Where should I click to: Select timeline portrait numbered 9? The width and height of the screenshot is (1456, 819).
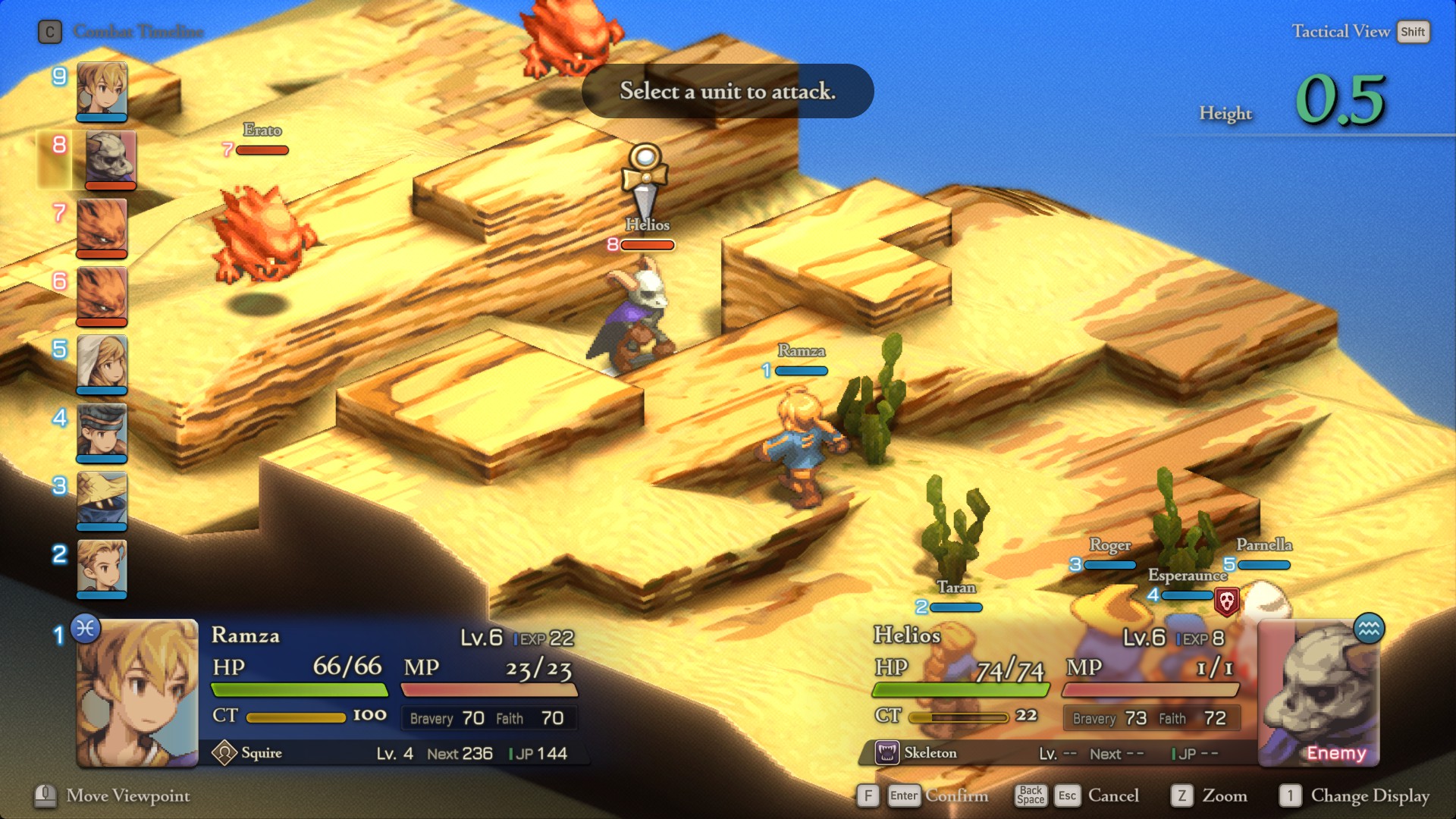102,91
